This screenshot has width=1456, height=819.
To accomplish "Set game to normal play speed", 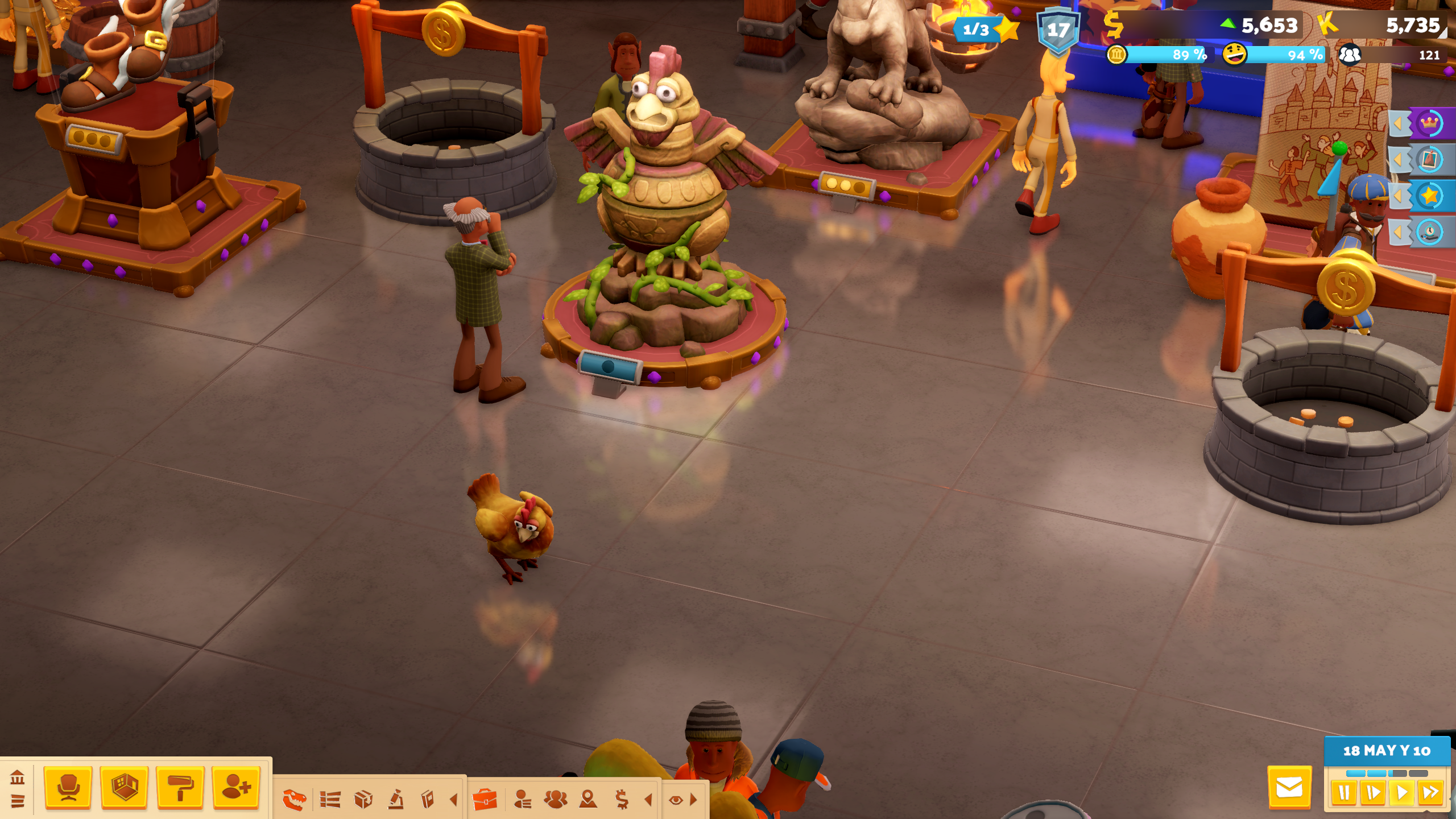I will point(1402,792).
